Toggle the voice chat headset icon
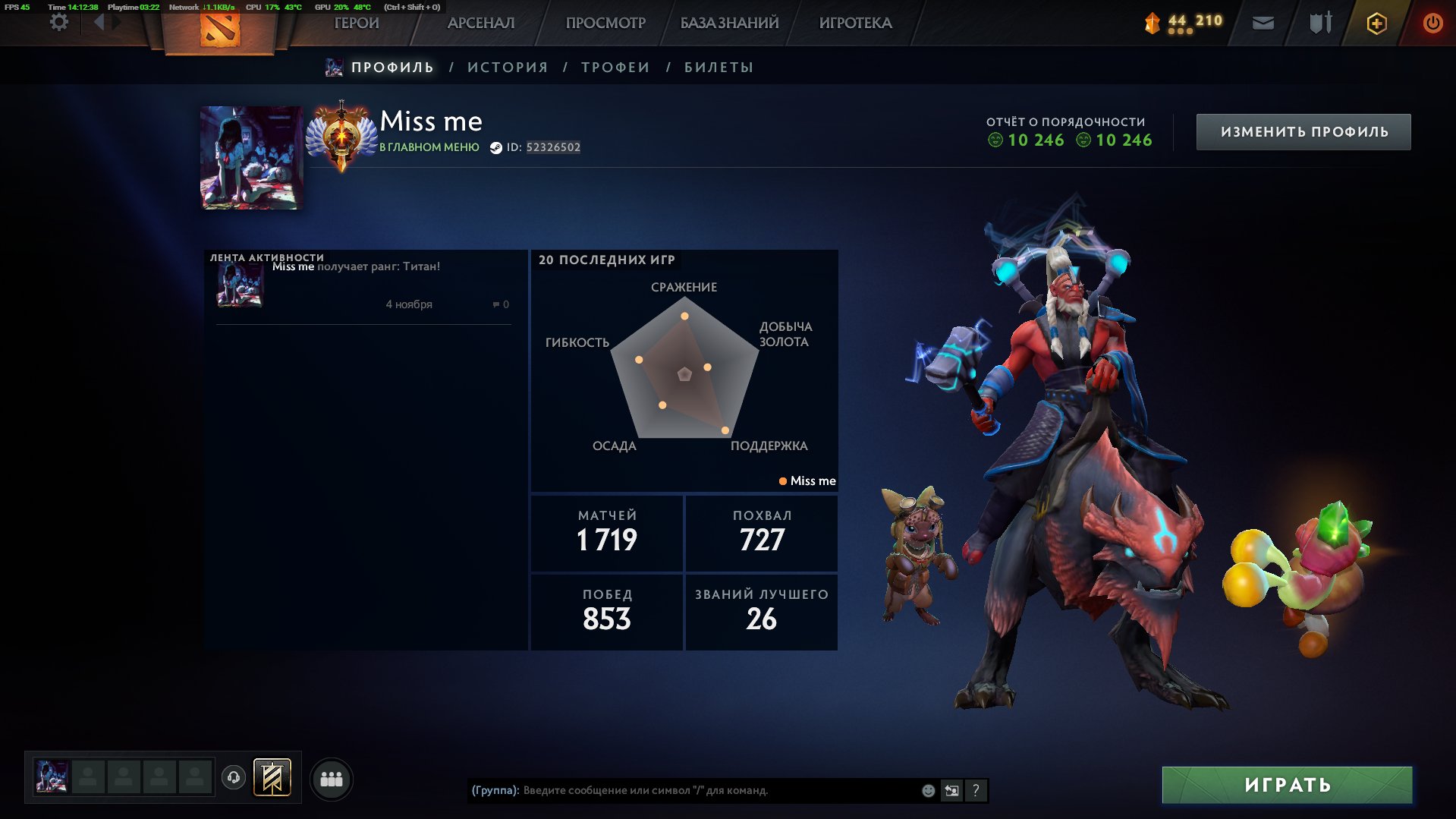Image resolution: width=1456 pixels, height=819 pixels. [234, 776]
